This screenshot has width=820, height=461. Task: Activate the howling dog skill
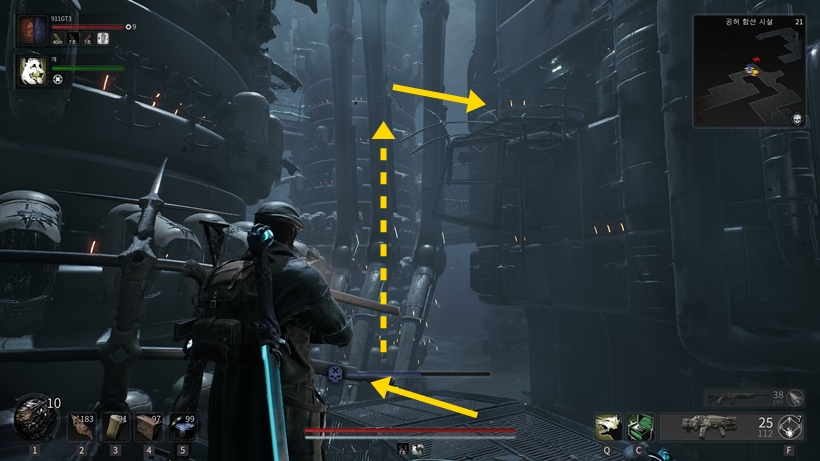click(607, 427)
